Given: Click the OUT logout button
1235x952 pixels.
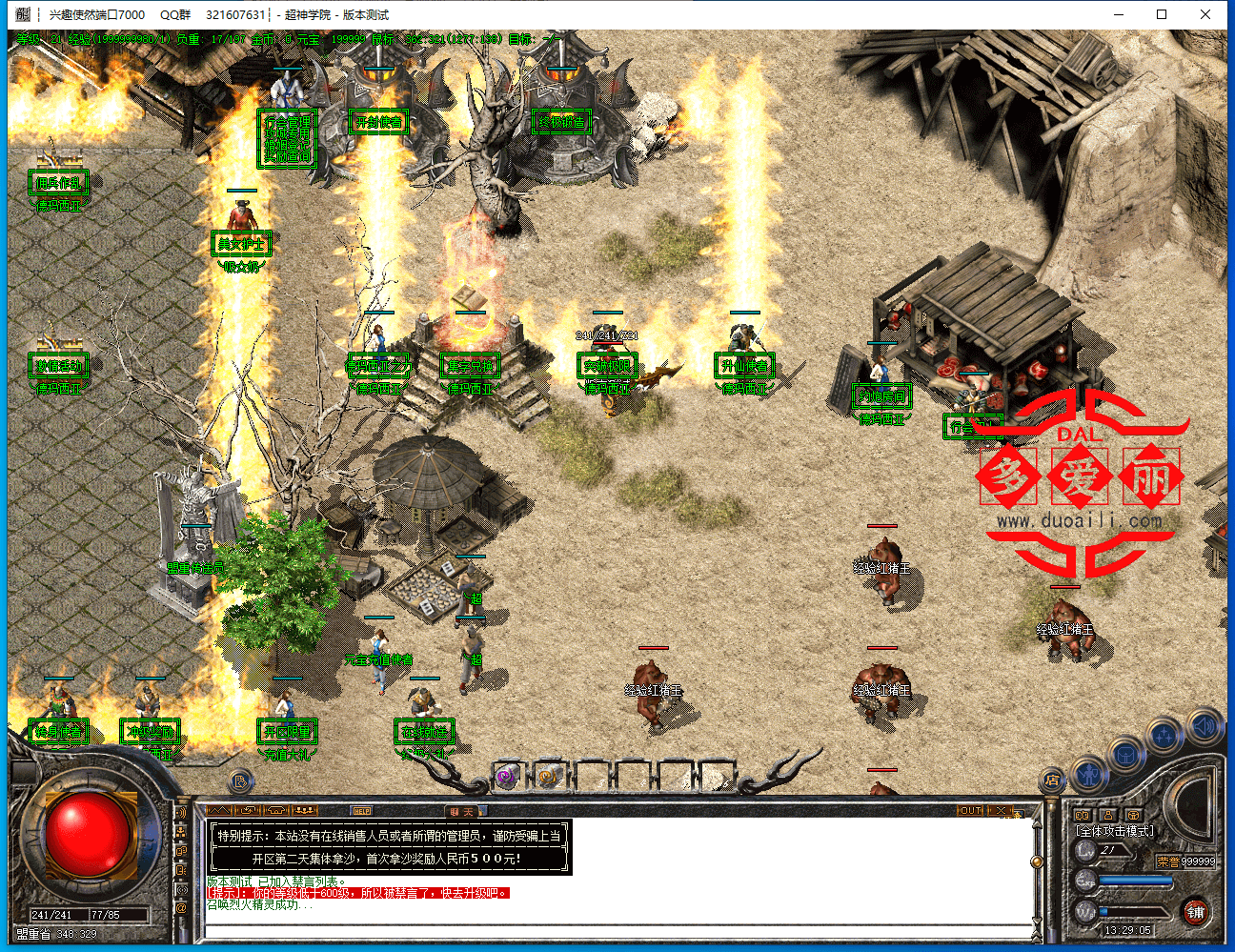Looking at the screenshot, I should pos(969,811).
